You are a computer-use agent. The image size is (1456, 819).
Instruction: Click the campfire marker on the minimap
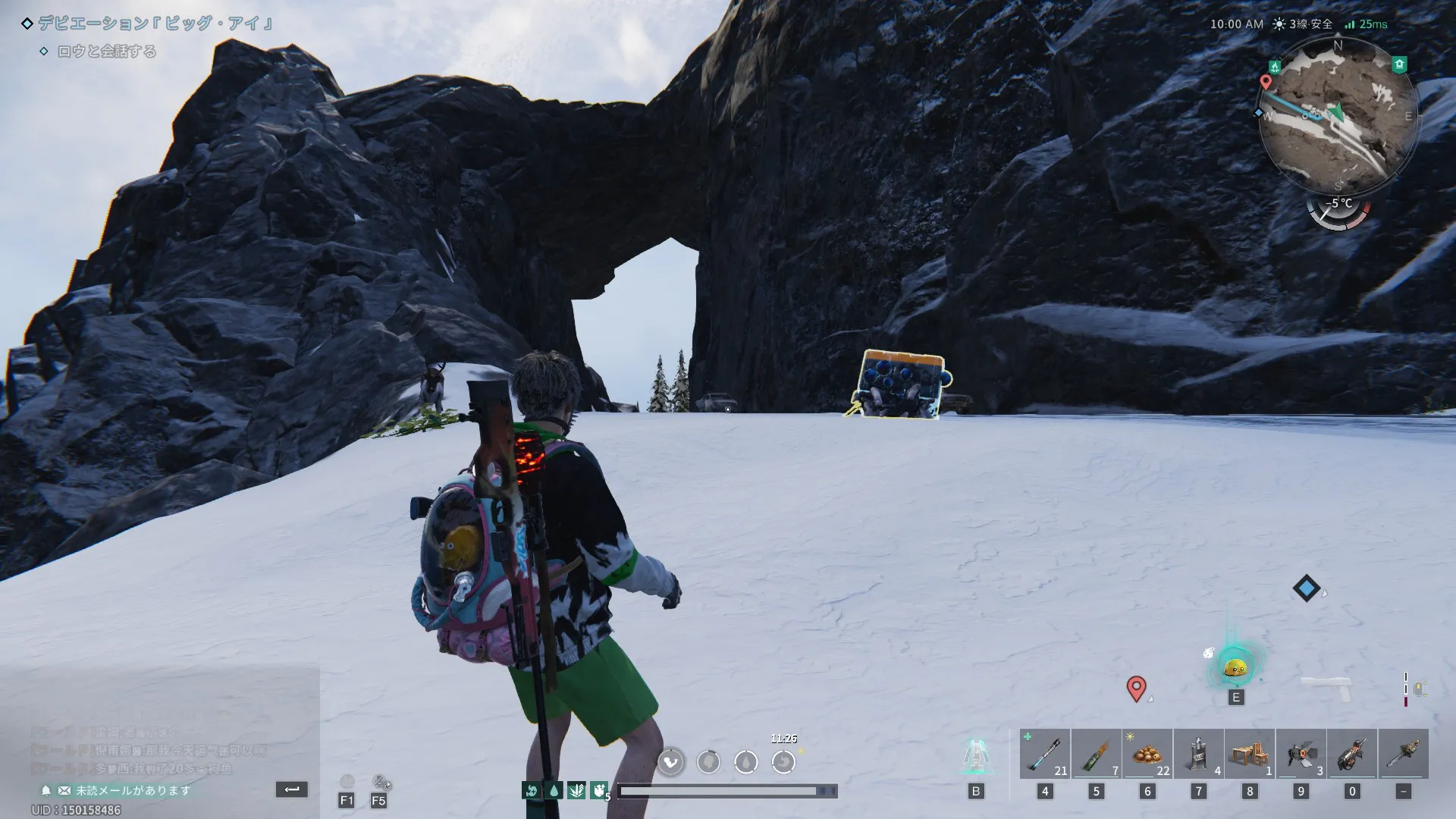click(1276, 67)
